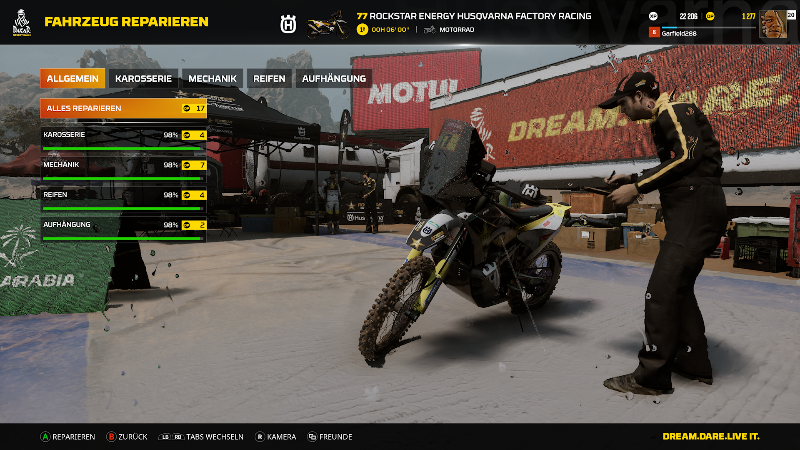Image resolution: width=800 pixels, height=450 pixels.
Task: Open the Garfield288 player profile avatar
Action: 773,24
